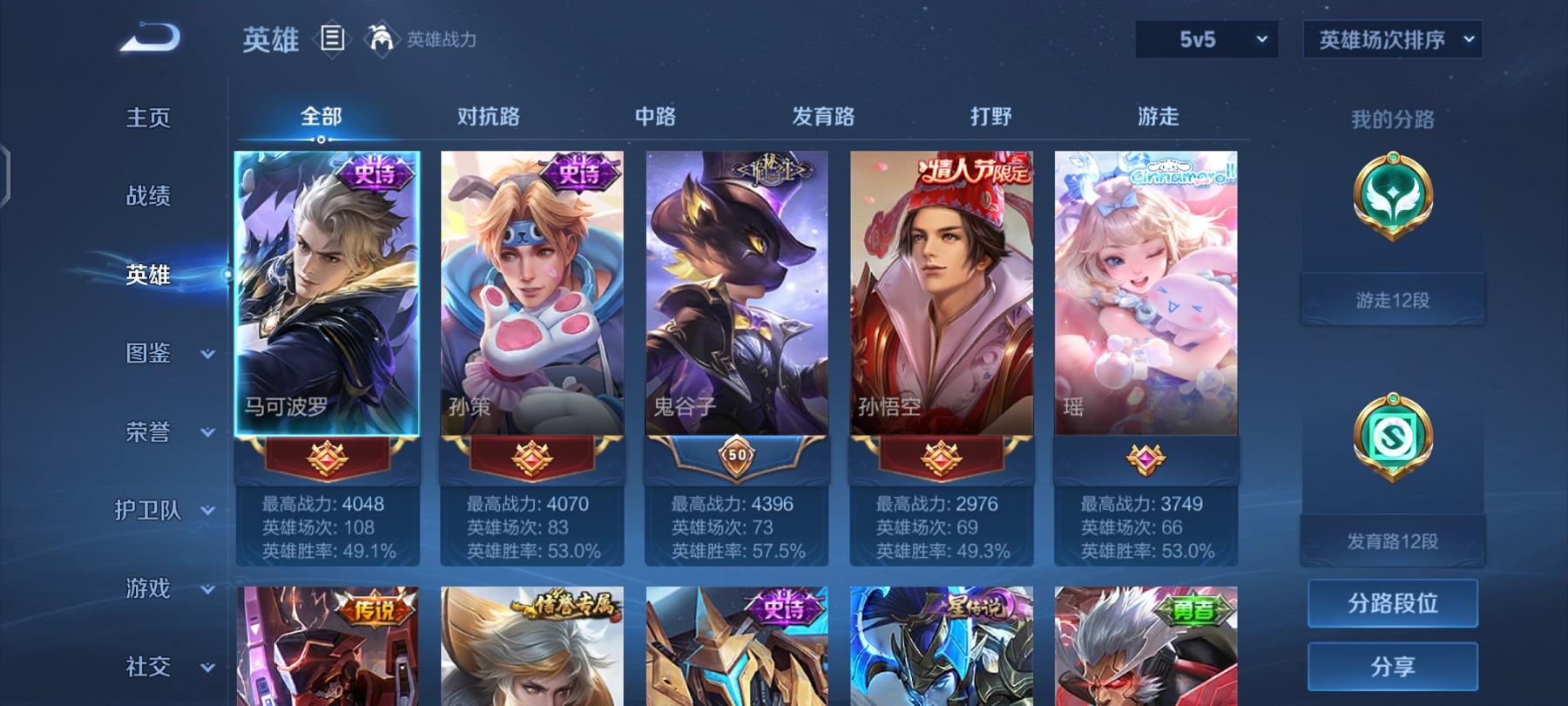
Task: Click the pink gem emblem under 瑶
Action: [x=1144, y=459]
